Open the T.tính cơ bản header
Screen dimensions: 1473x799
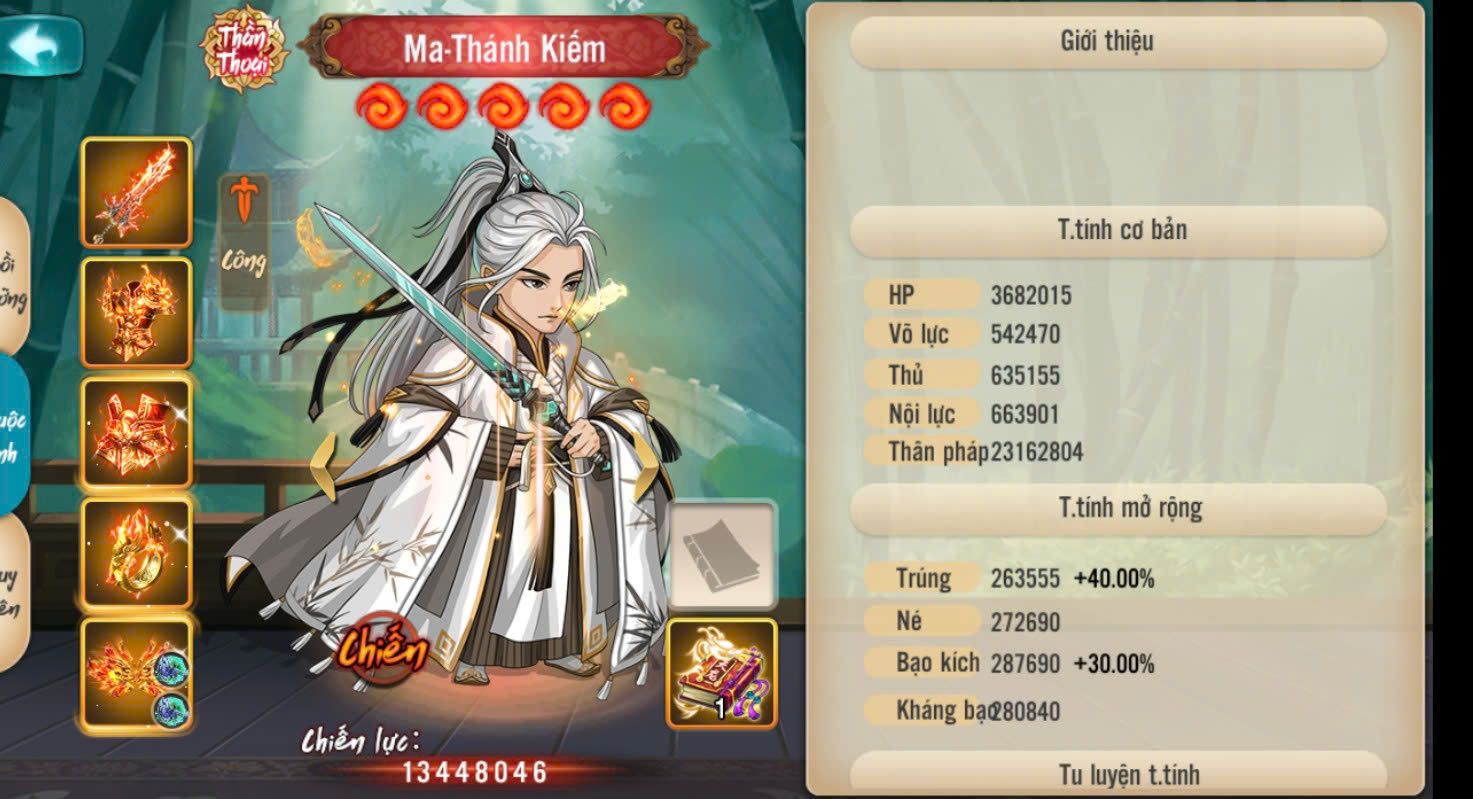pyautogui.click(x=1119, y=231)
